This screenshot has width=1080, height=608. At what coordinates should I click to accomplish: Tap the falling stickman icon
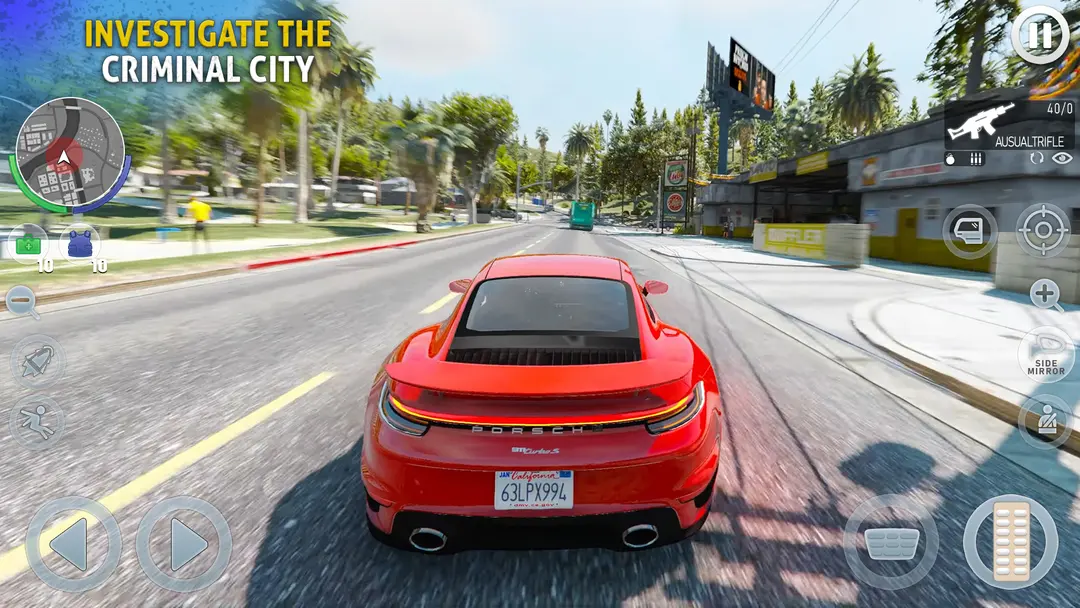(37, 421)
